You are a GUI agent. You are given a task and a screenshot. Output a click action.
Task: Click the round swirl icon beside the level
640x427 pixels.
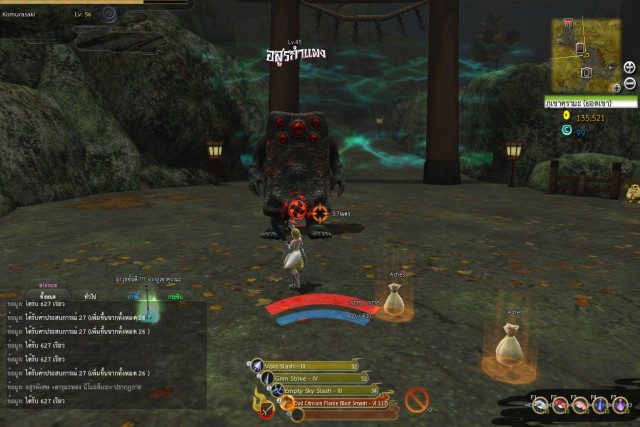coord(109,15)
